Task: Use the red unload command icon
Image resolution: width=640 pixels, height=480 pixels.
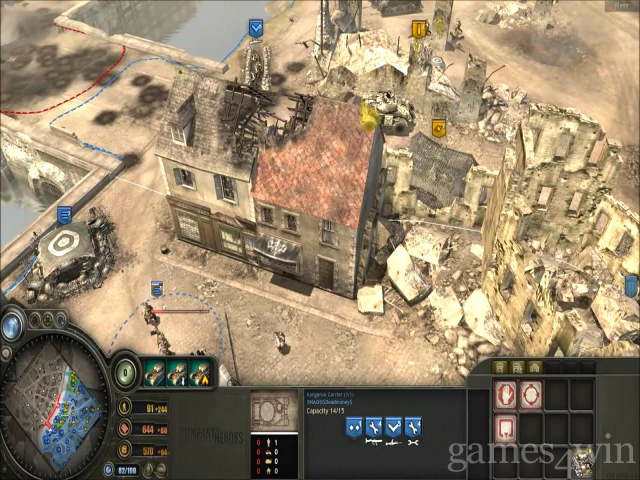Action: coord(506,428)
